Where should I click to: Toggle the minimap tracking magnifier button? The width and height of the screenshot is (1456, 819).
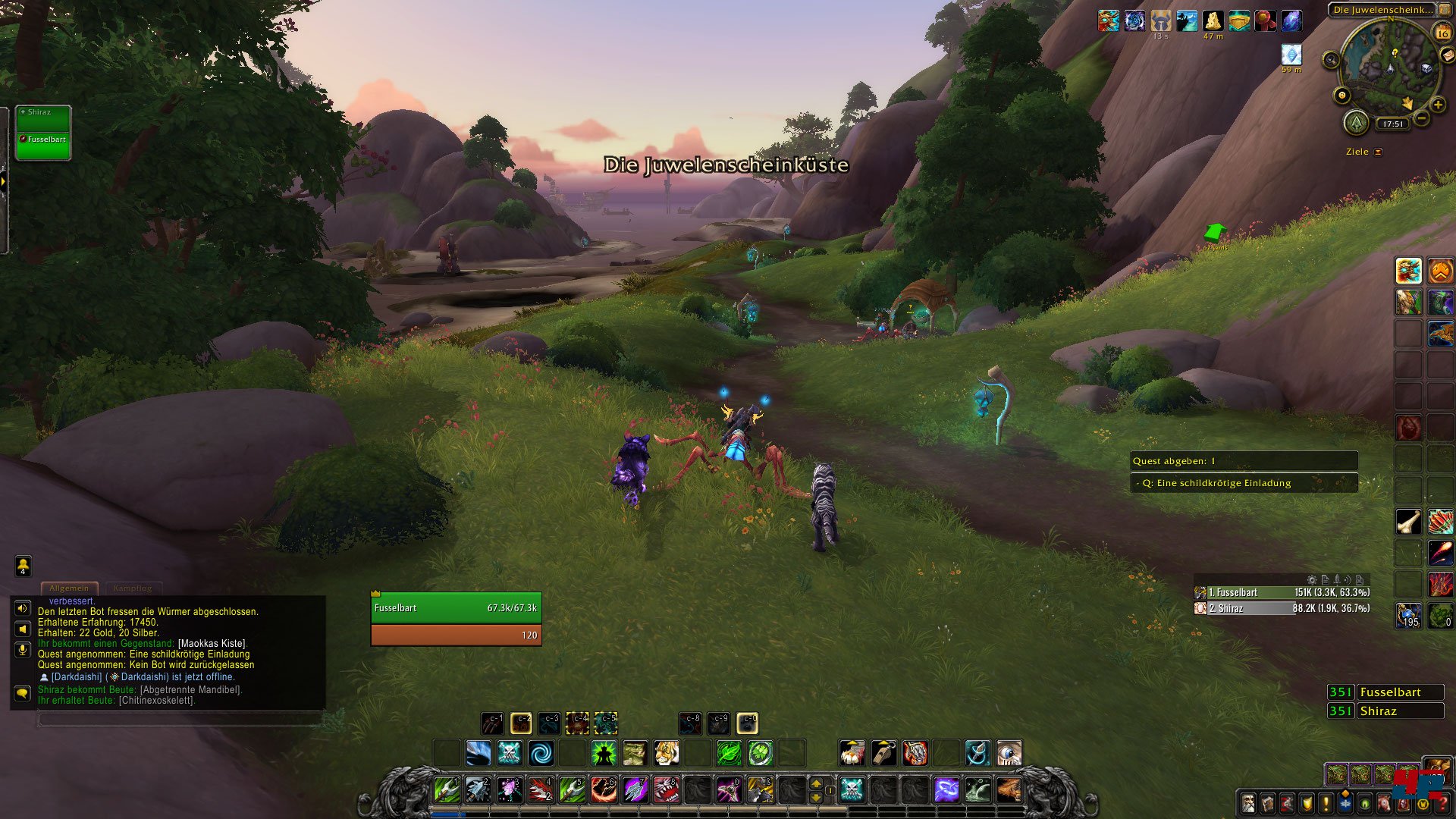(x=1331, y=59)
